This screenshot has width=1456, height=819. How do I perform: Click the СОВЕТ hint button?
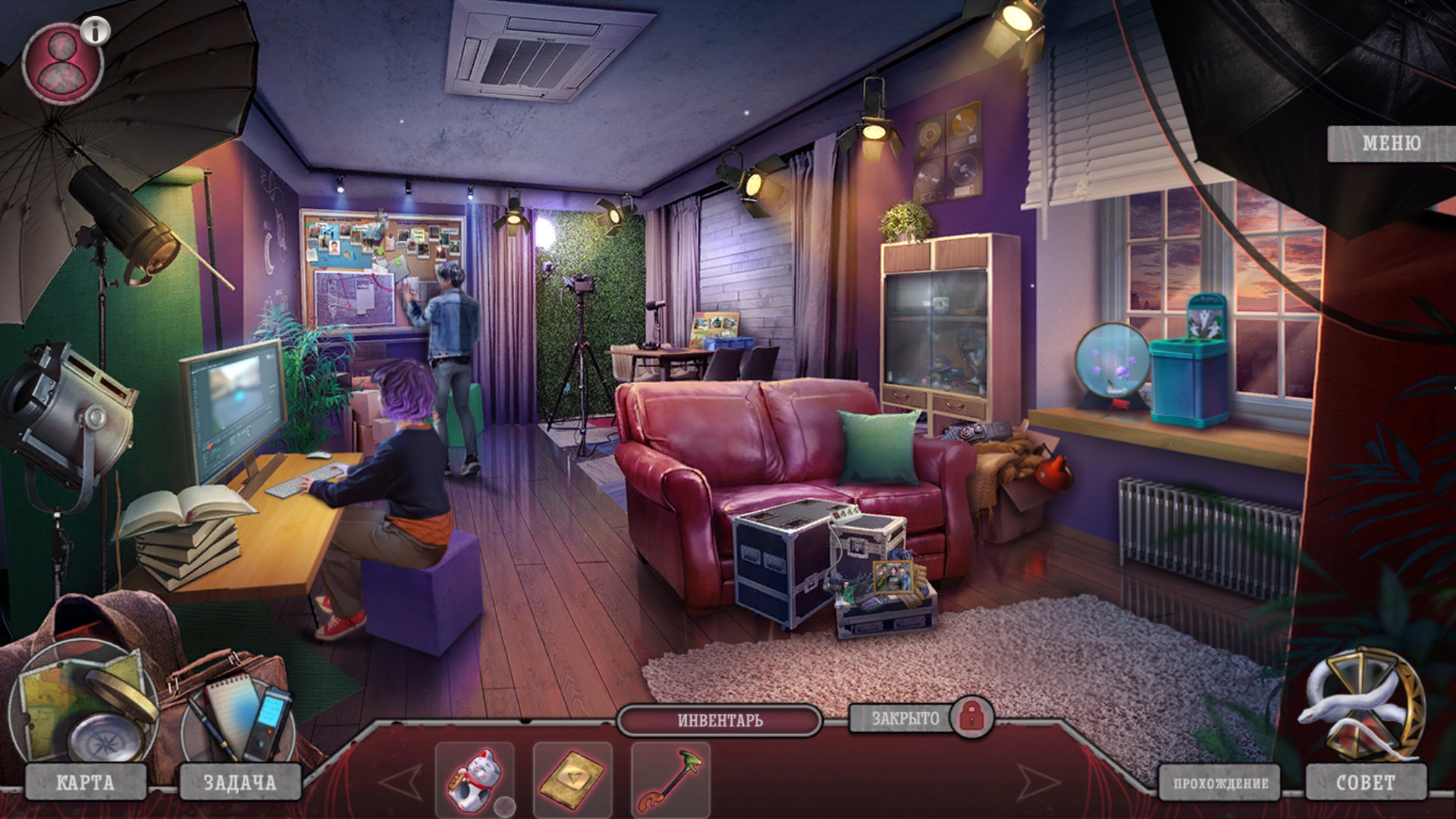tap(1365, 782)
